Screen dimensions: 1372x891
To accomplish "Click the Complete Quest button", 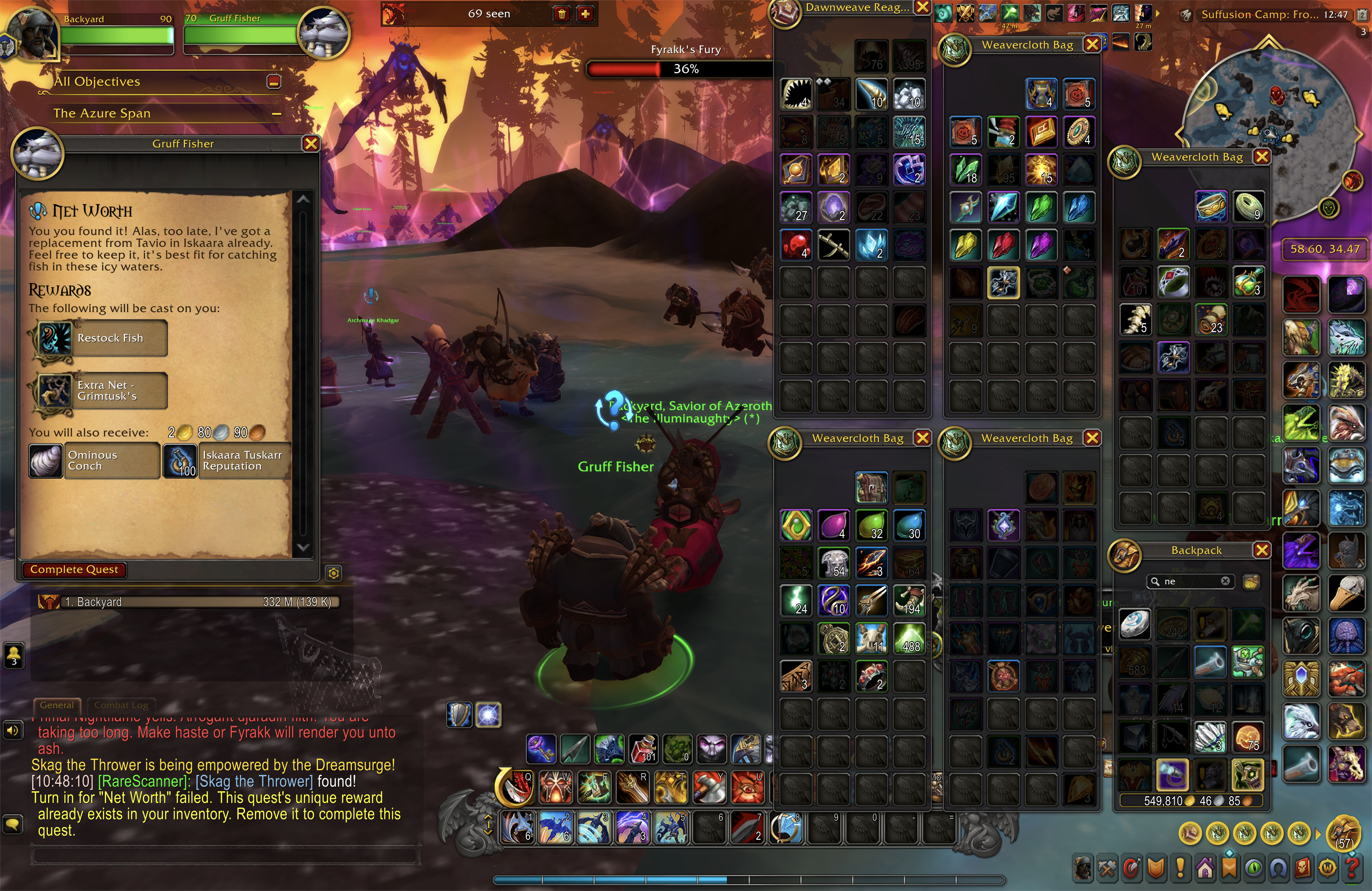I will pos(74,569).
